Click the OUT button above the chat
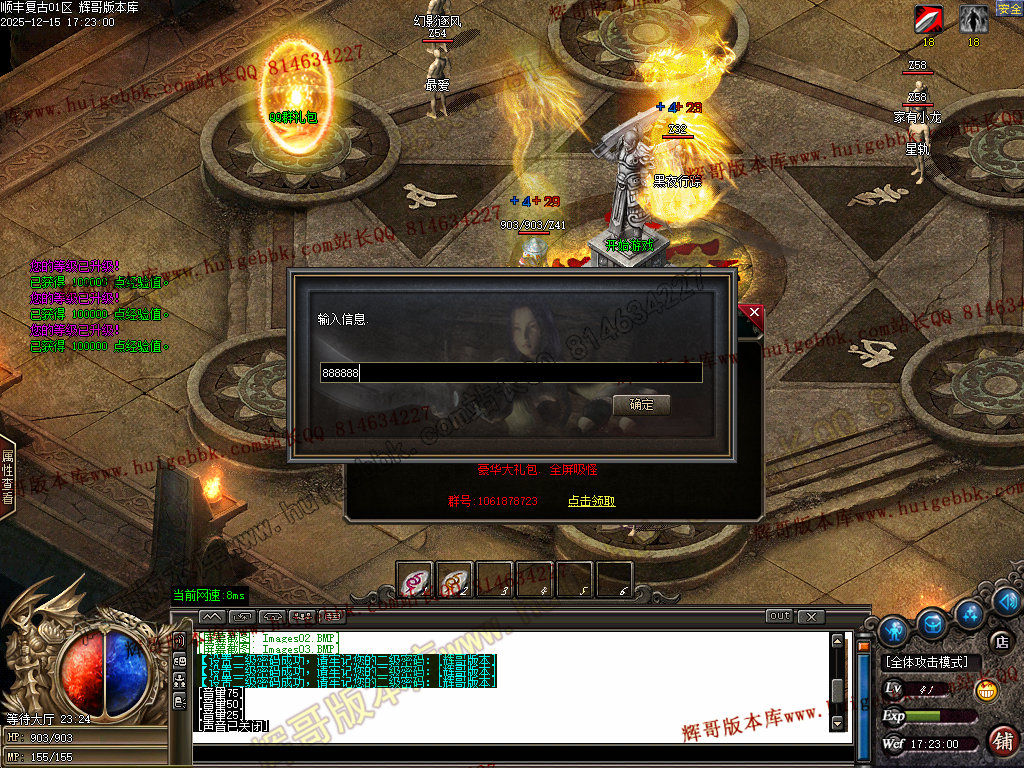 pos(780,616)
